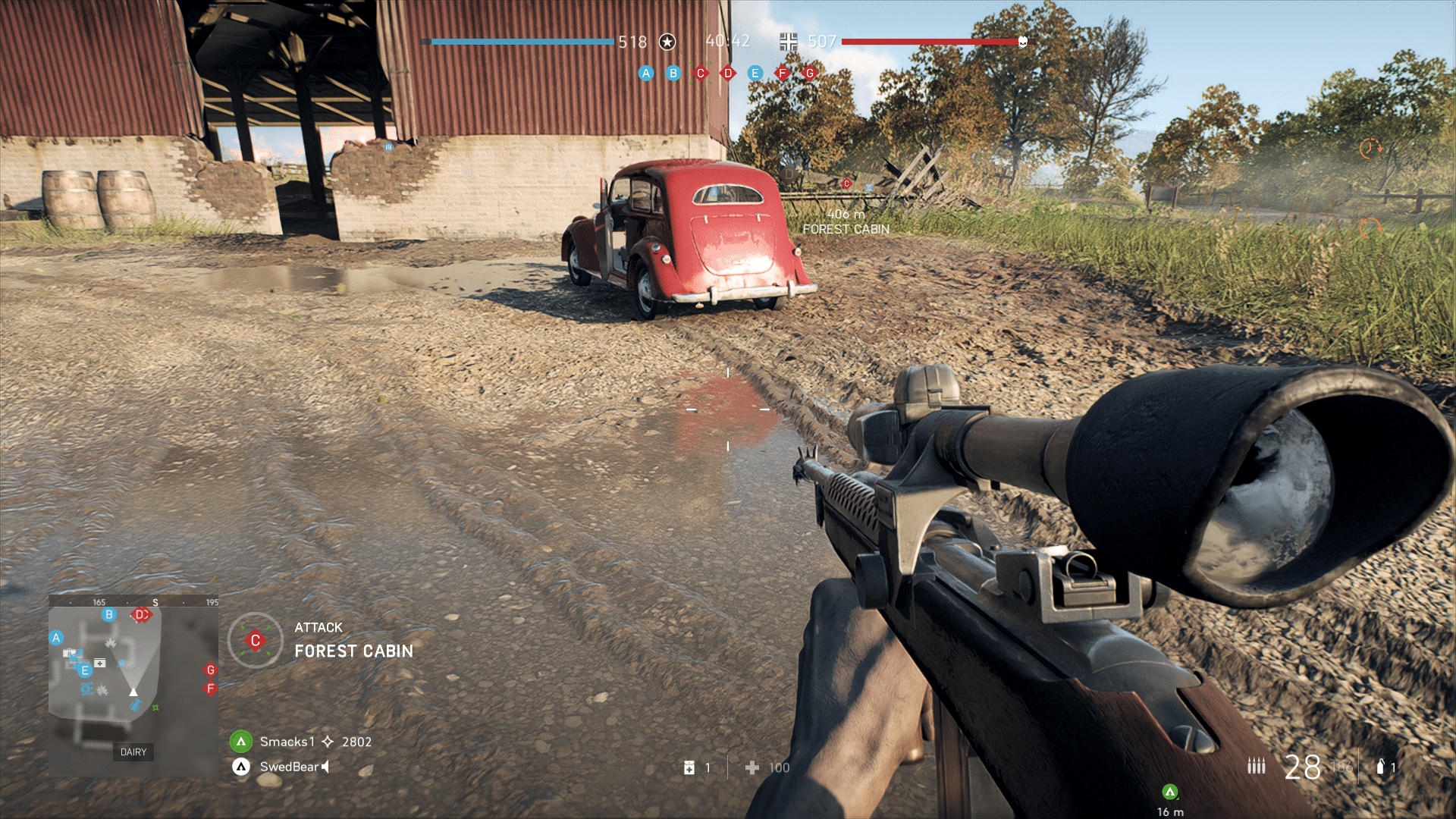This screenshot has width=1456, height=819.
Task: Select squad member SwedBear
Action: tap(288, 767)
